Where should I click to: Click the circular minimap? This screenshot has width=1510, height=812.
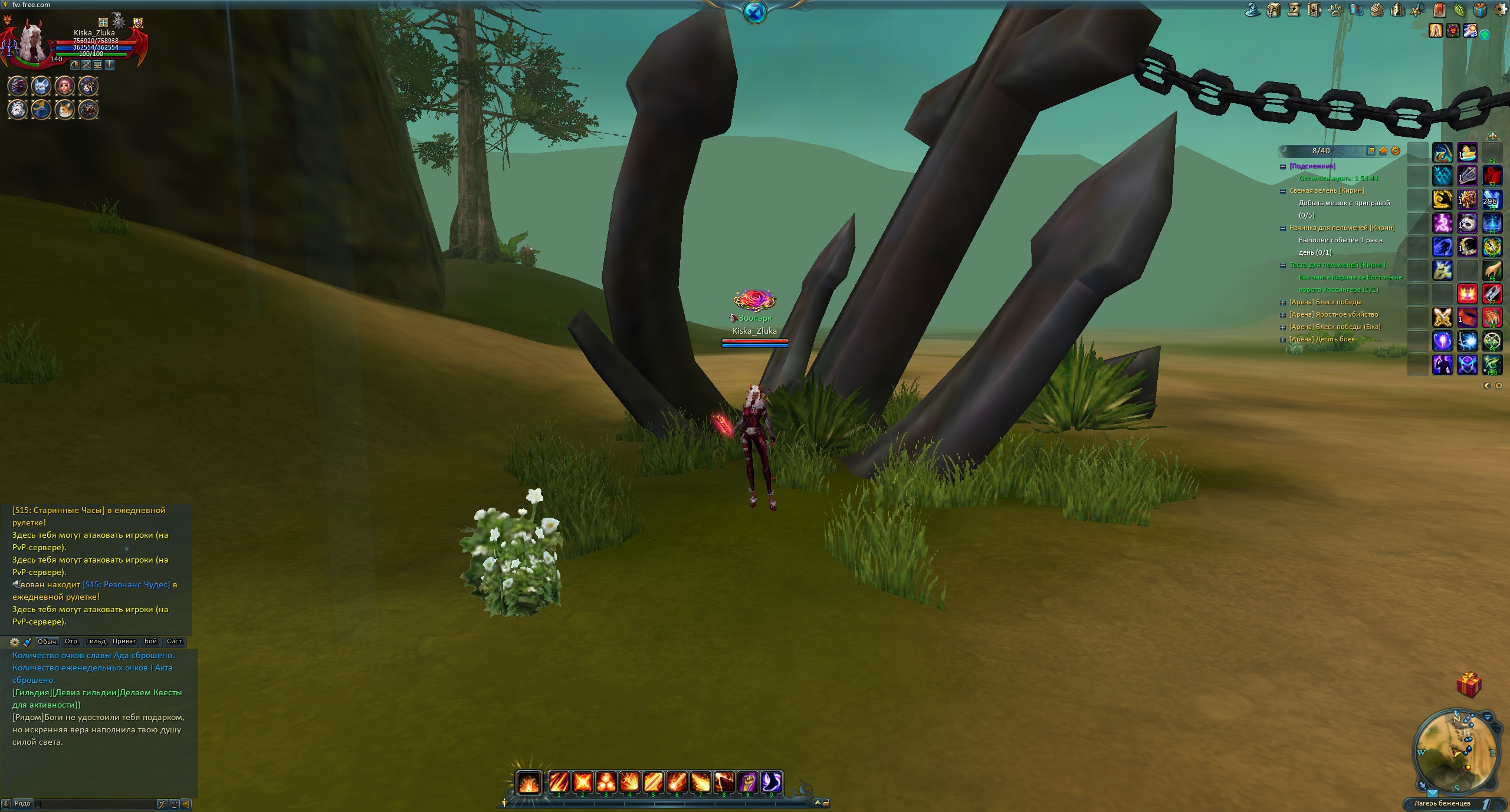(x=1455, y=753)
